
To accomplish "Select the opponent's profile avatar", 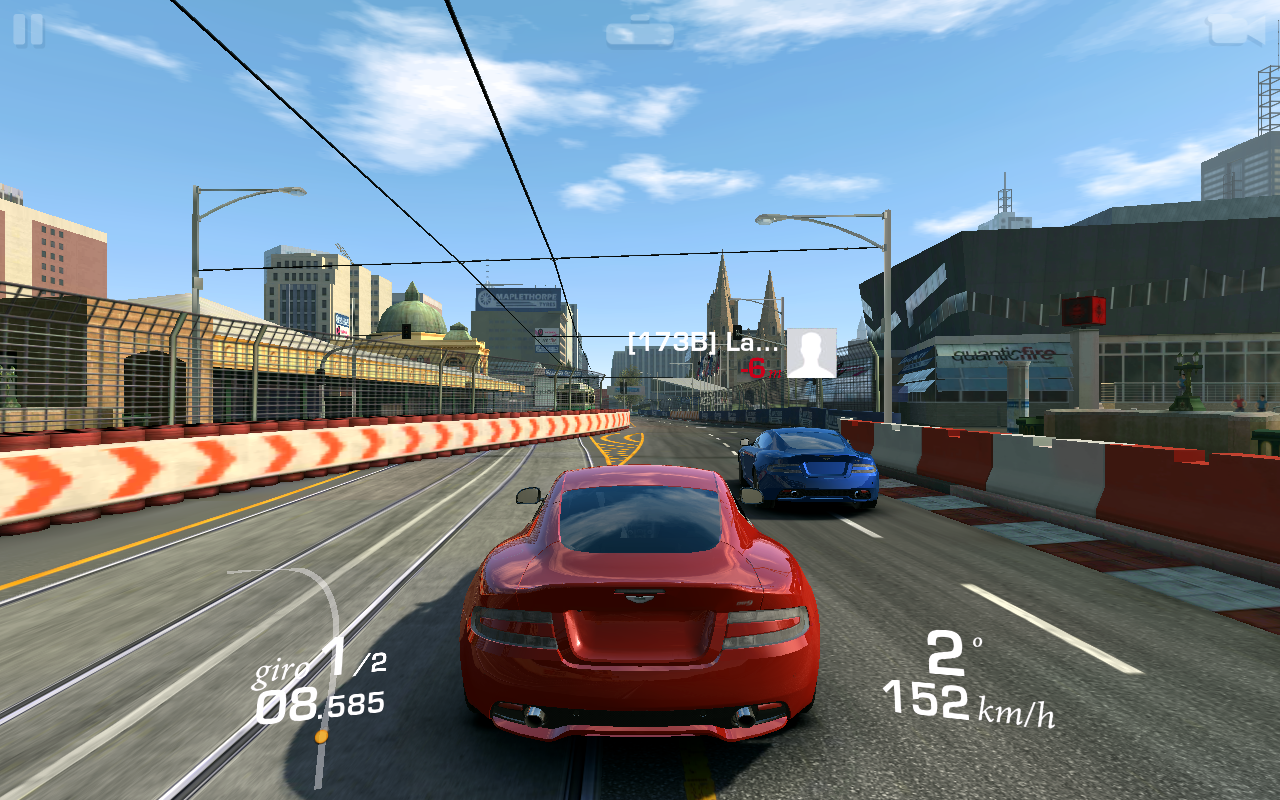I will point(811,353).
